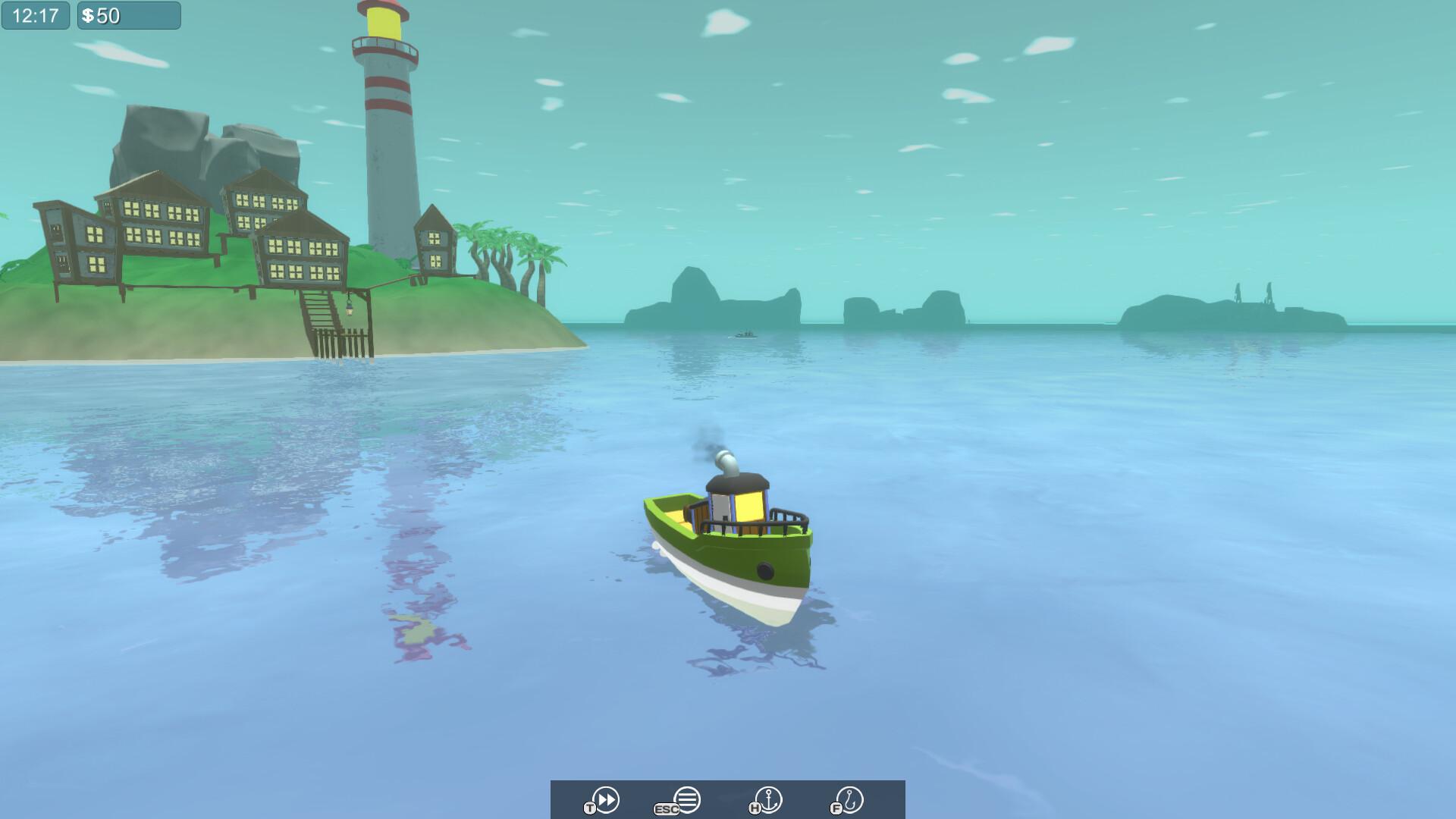Click the T key badge on fast-forward
1456x819 pixels.
coord(590,806)
